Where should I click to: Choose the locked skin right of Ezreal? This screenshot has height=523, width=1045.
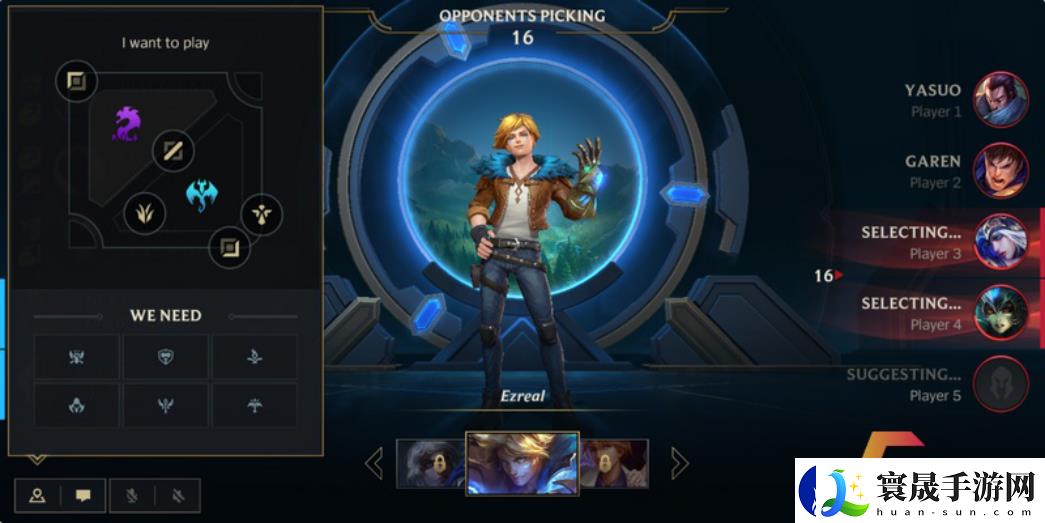(614, 463)
